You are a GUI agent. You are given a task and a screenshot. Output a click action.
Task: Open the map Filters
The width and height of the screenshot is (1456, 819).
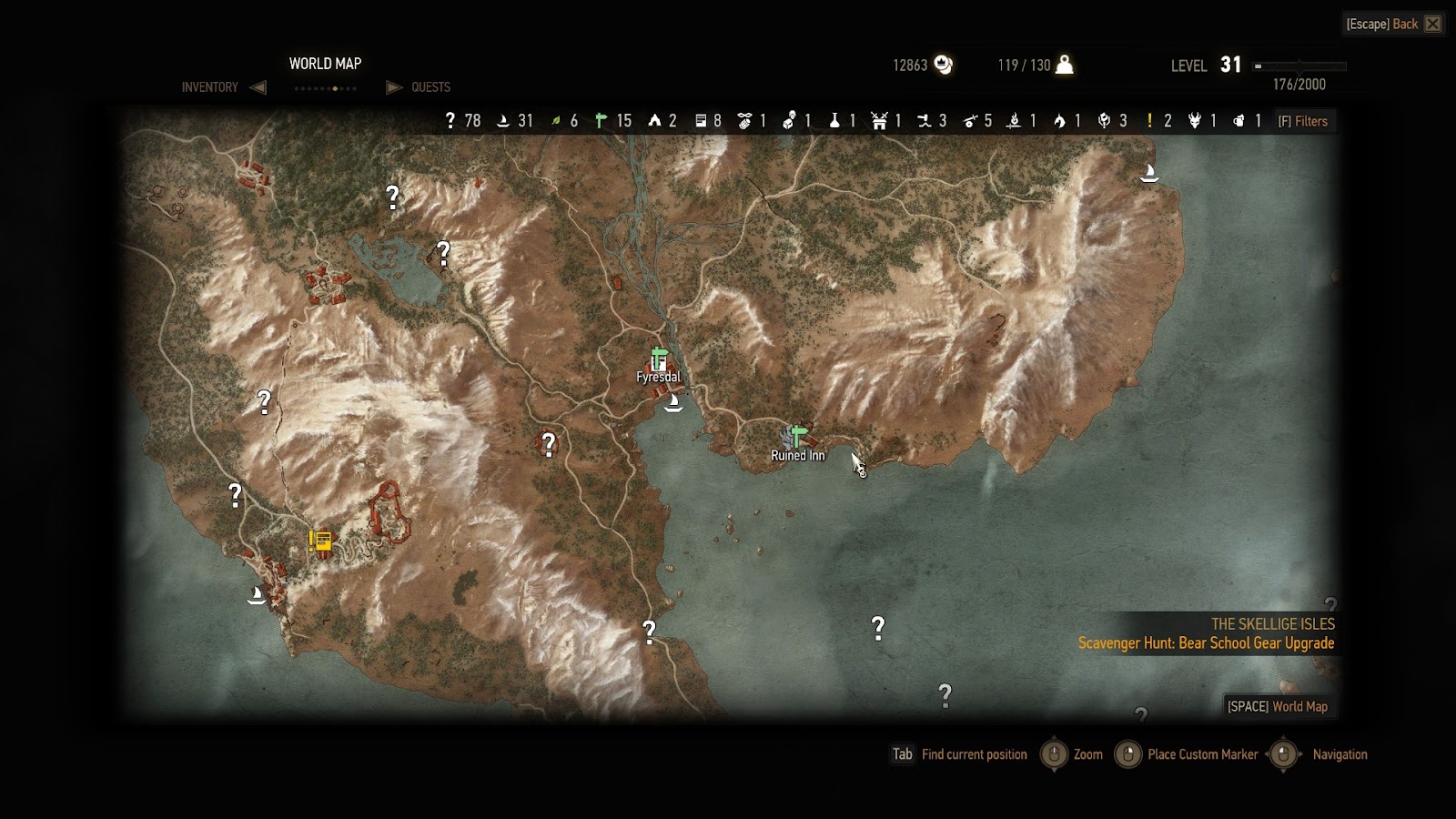pos(1303,121)
